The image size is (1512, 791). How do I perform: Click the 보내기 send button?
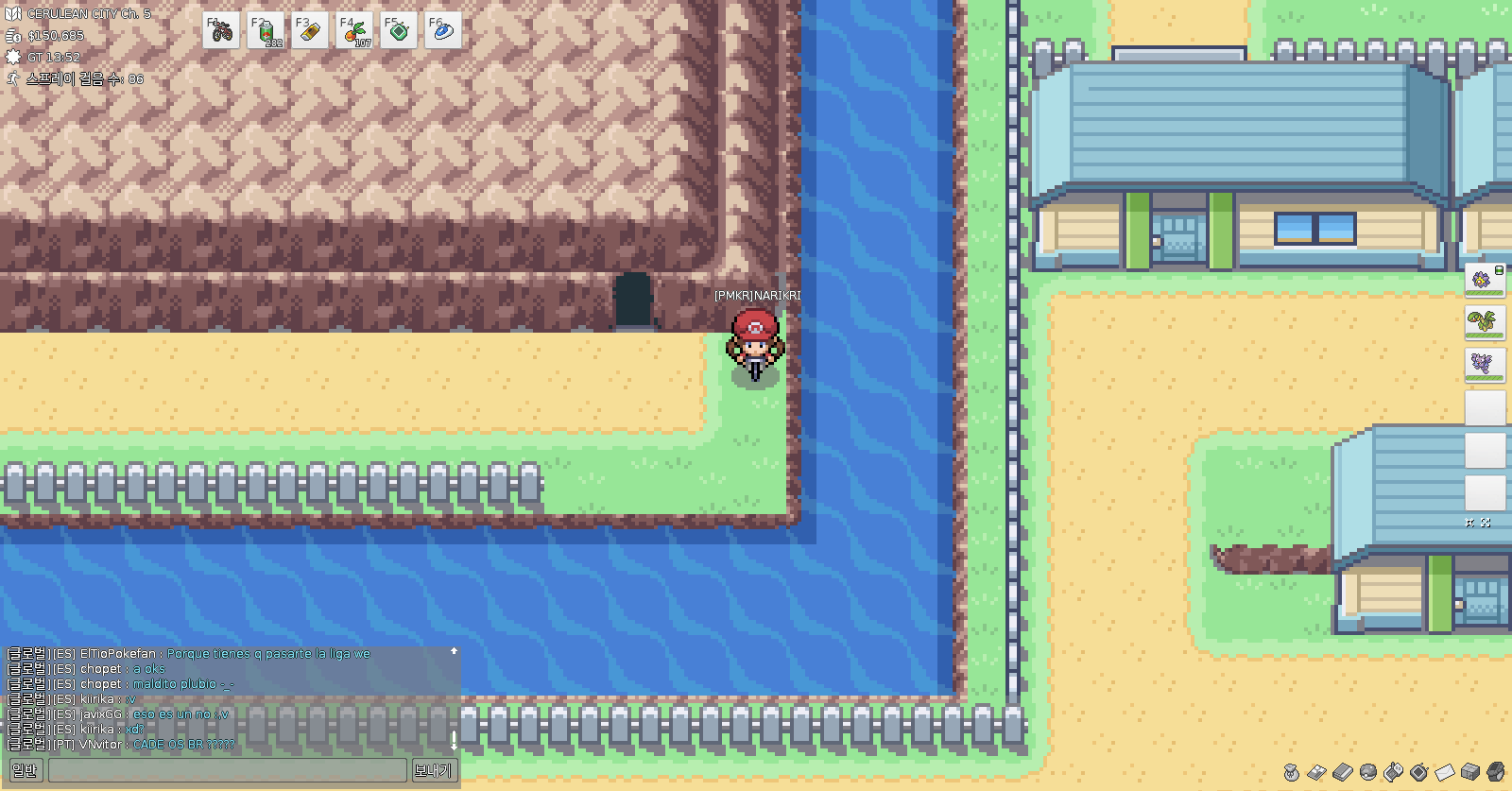point(433,770)
